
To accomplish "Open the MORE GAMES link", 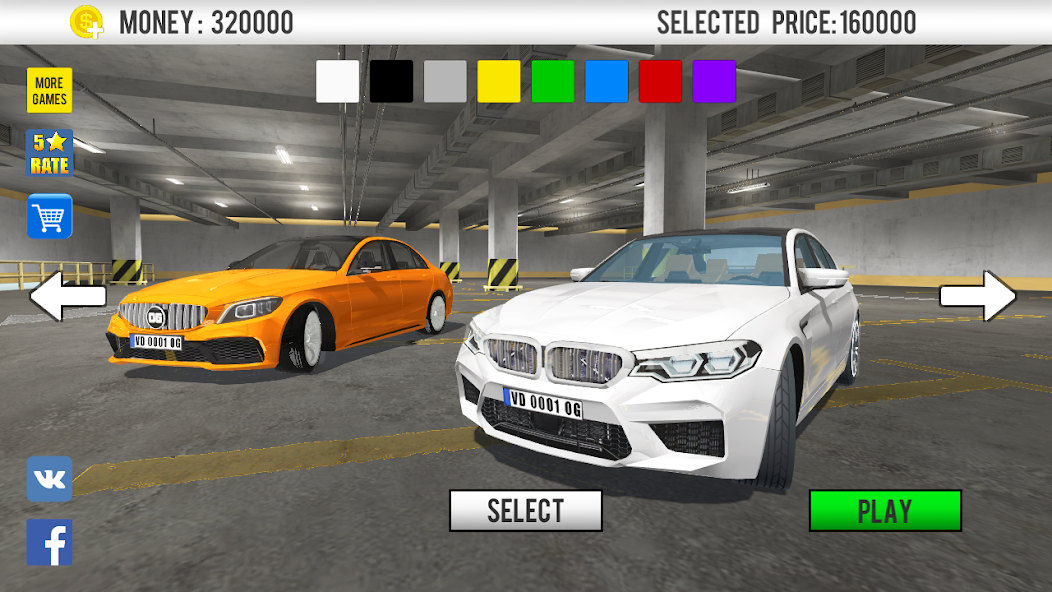I will [49, 91].
